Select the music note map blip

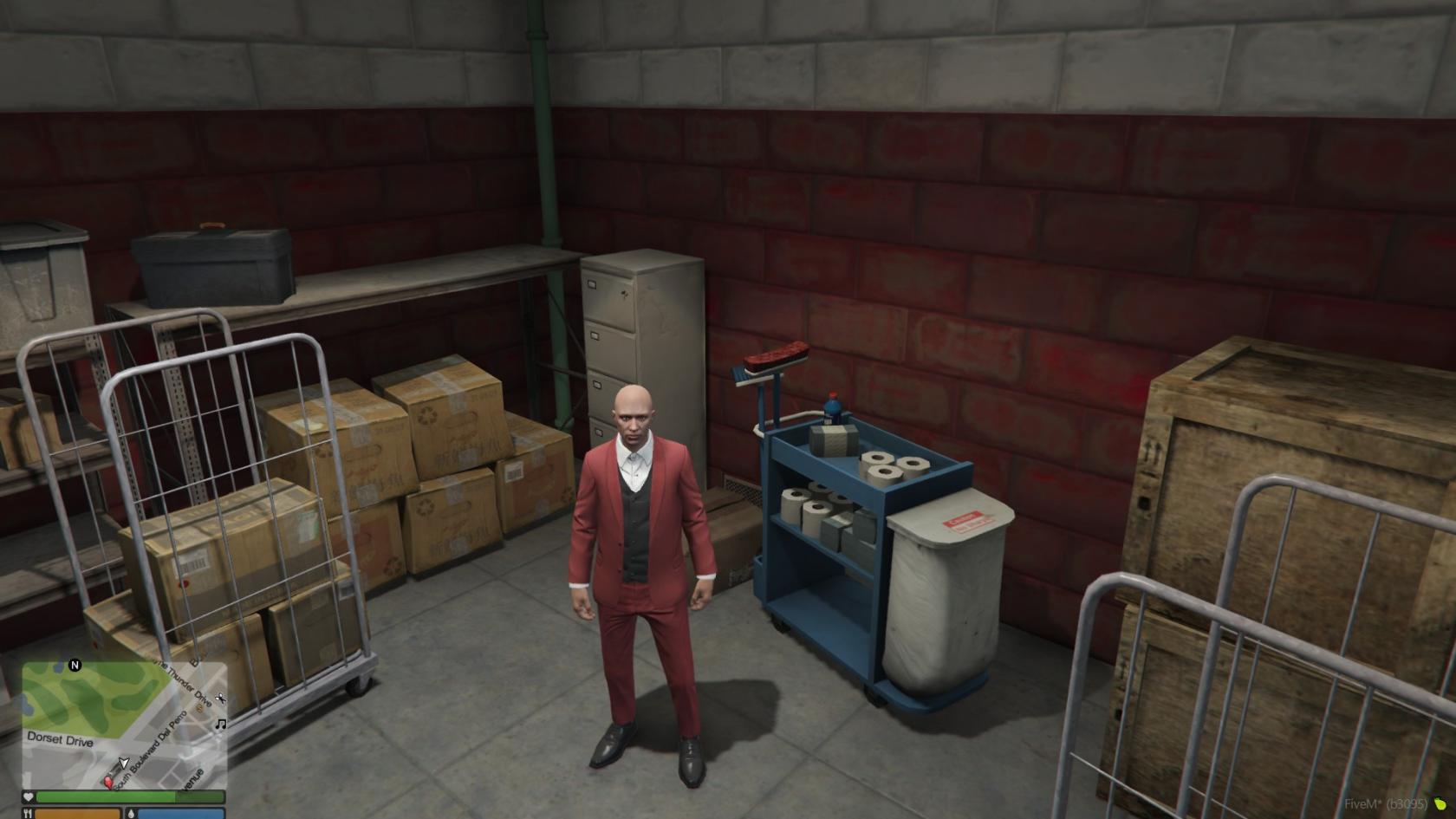(x=221, y=724)
